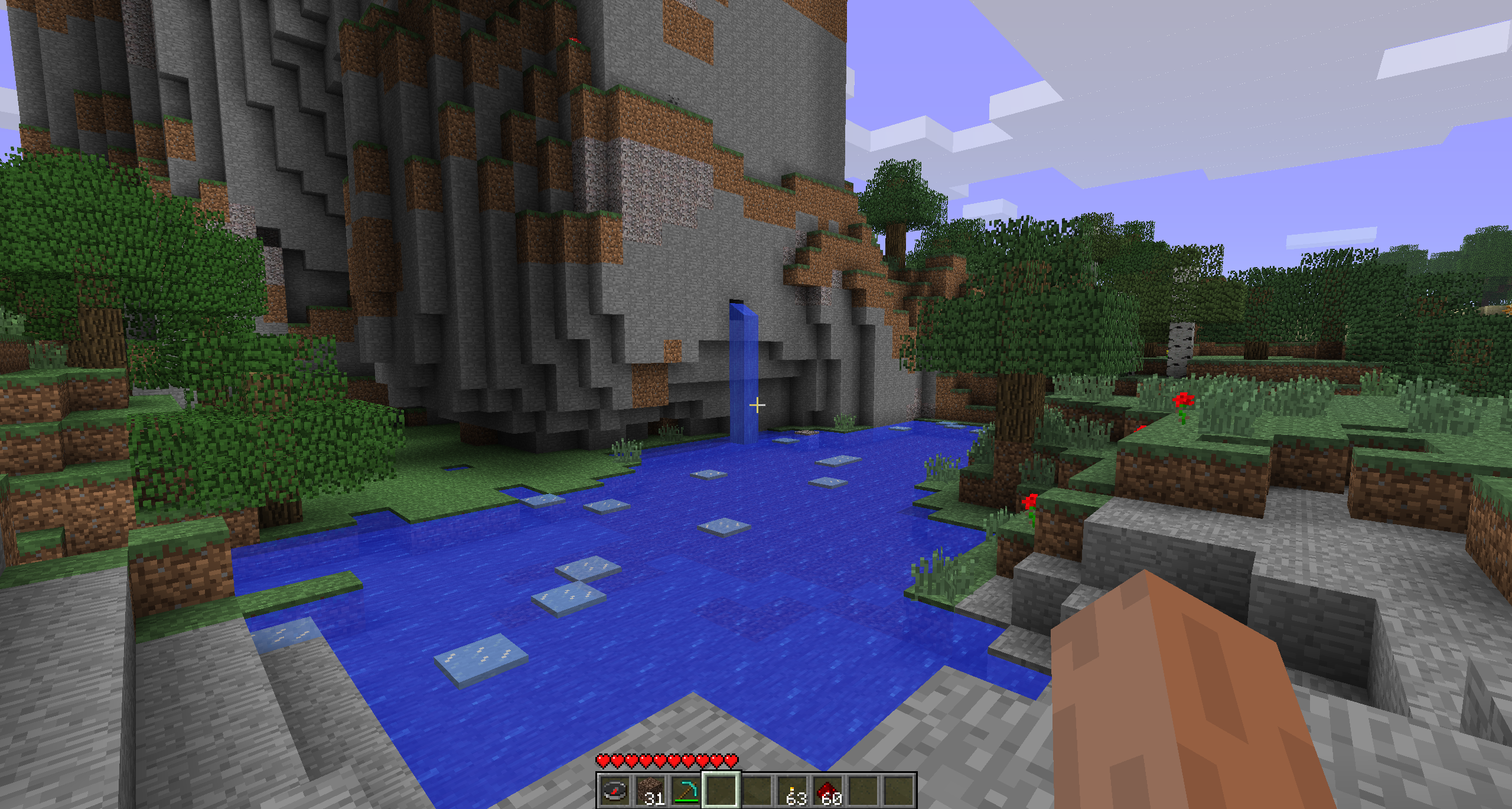Image resolution: width=1512 pixels, height=809 pixels.
Task: Click the highlighted empty hotbar slot
Action: (721, 790)
